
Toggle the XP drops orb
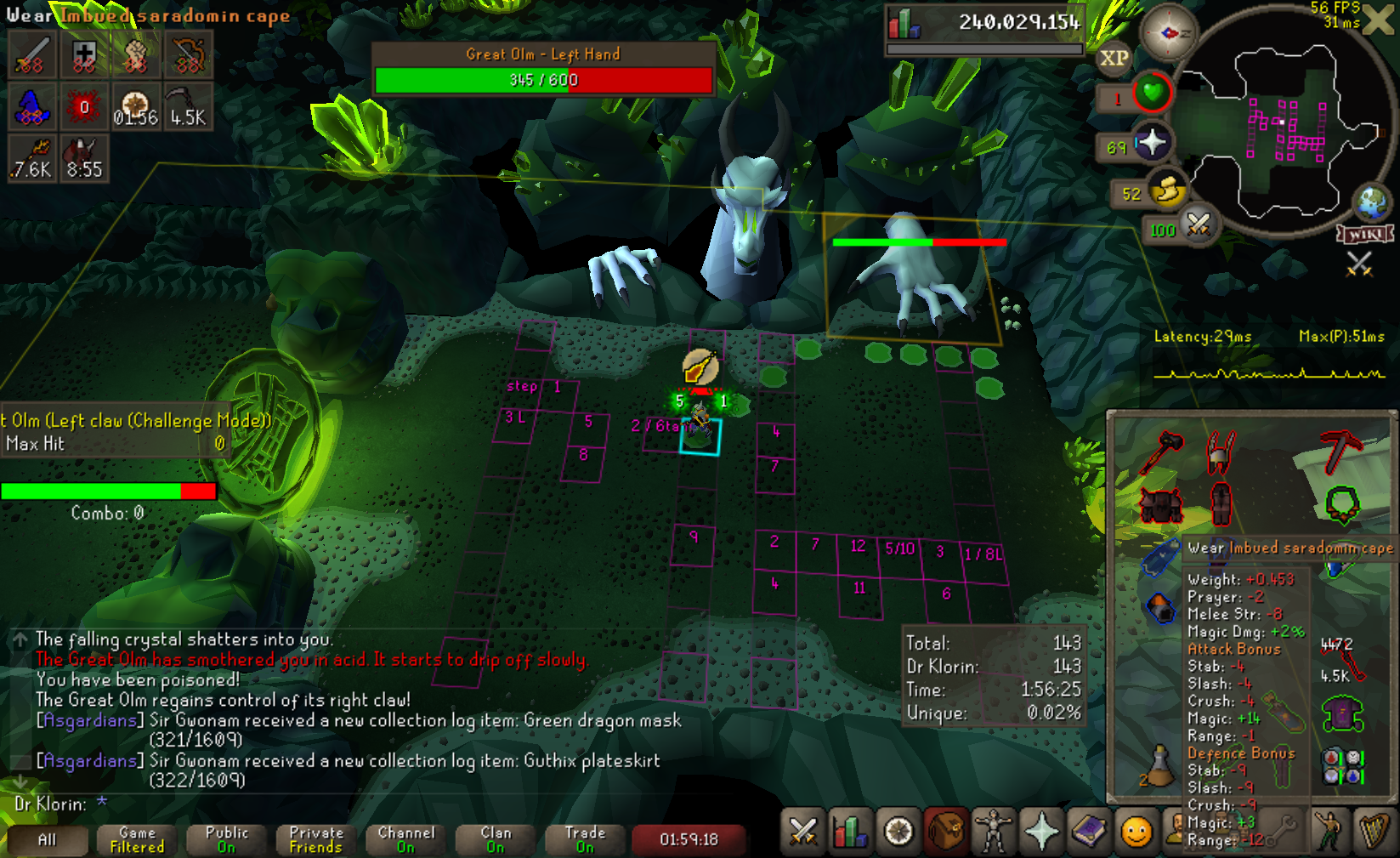tap(1114, 58)
